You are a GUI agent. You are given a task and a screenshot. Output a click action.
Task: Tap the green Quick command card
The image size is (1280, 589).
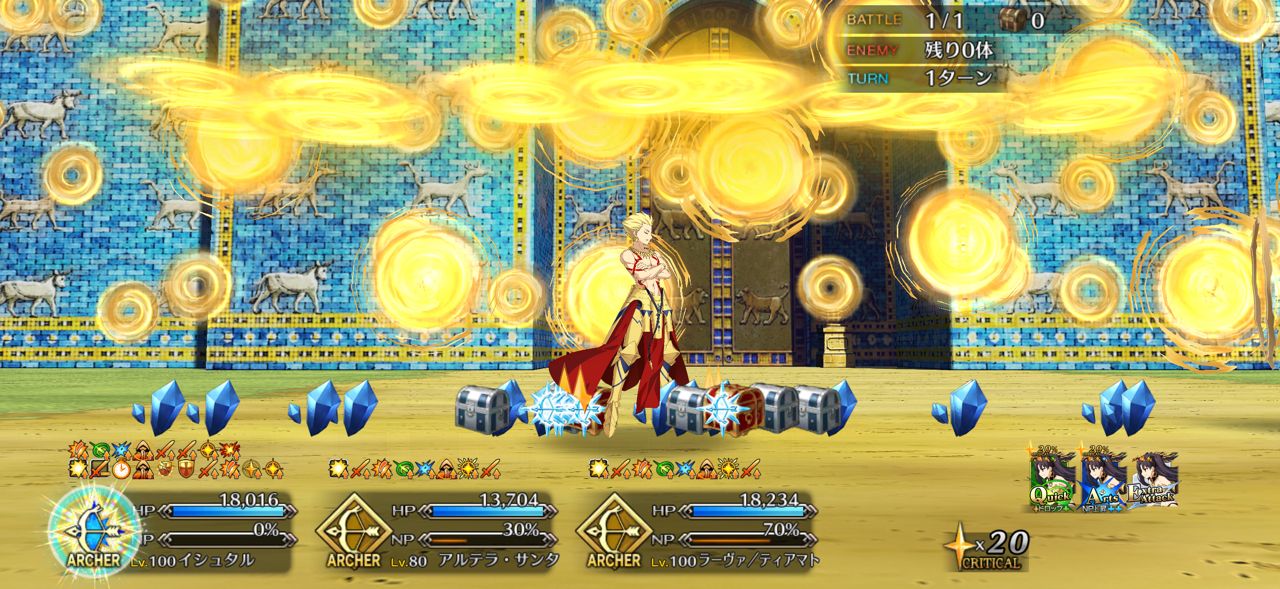point(1053,479)
